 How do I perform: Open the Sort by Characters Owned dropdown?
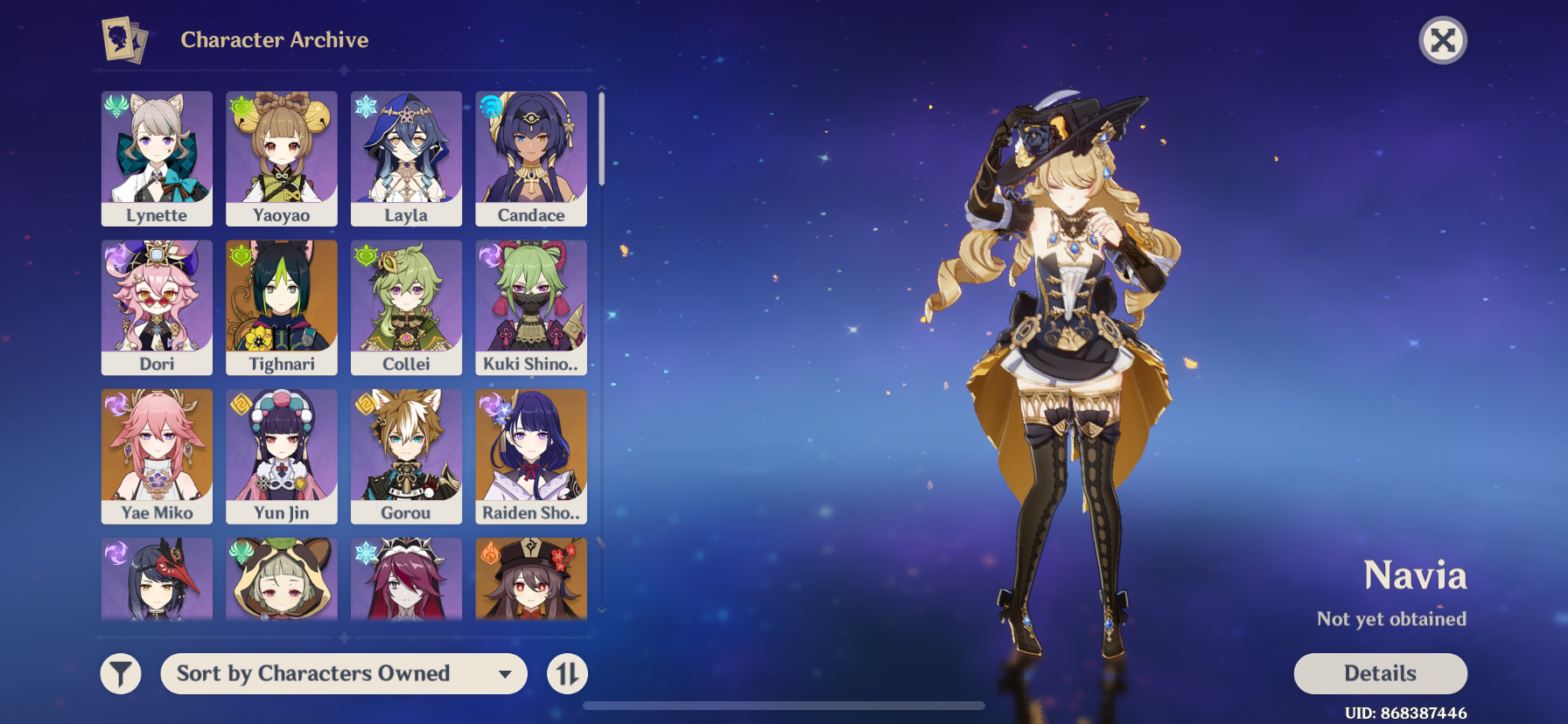pyautogui.click(x=343, y=673)
